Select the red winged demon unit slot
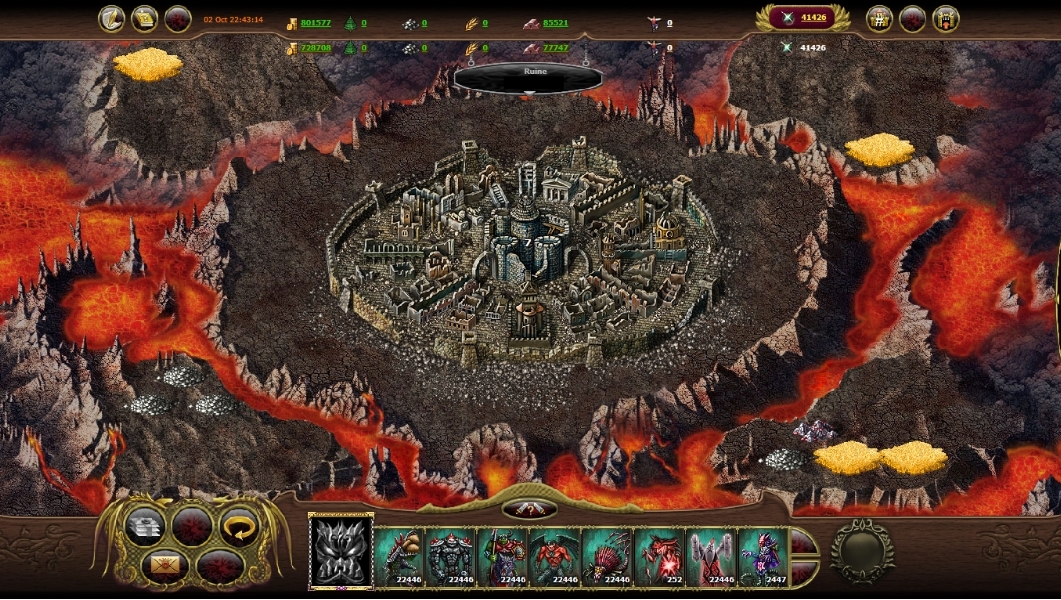 [556, 556]
